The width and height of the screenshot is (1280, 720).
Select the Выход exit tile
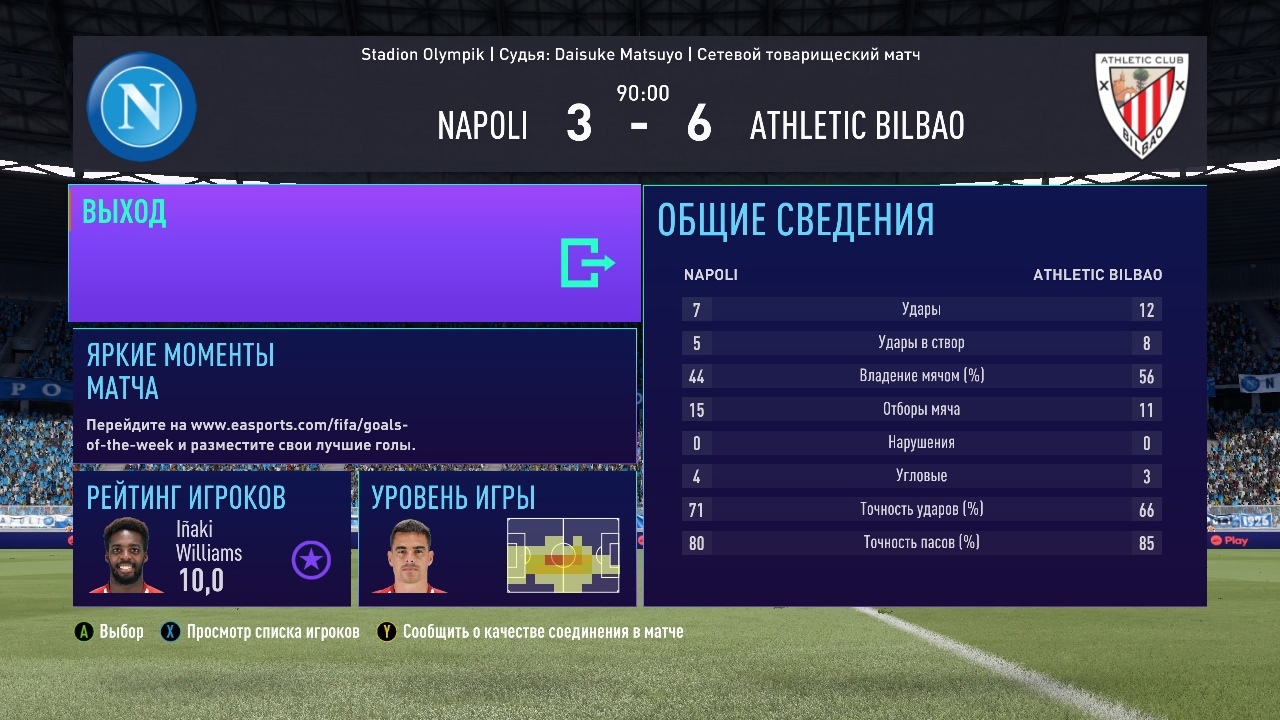354,253
